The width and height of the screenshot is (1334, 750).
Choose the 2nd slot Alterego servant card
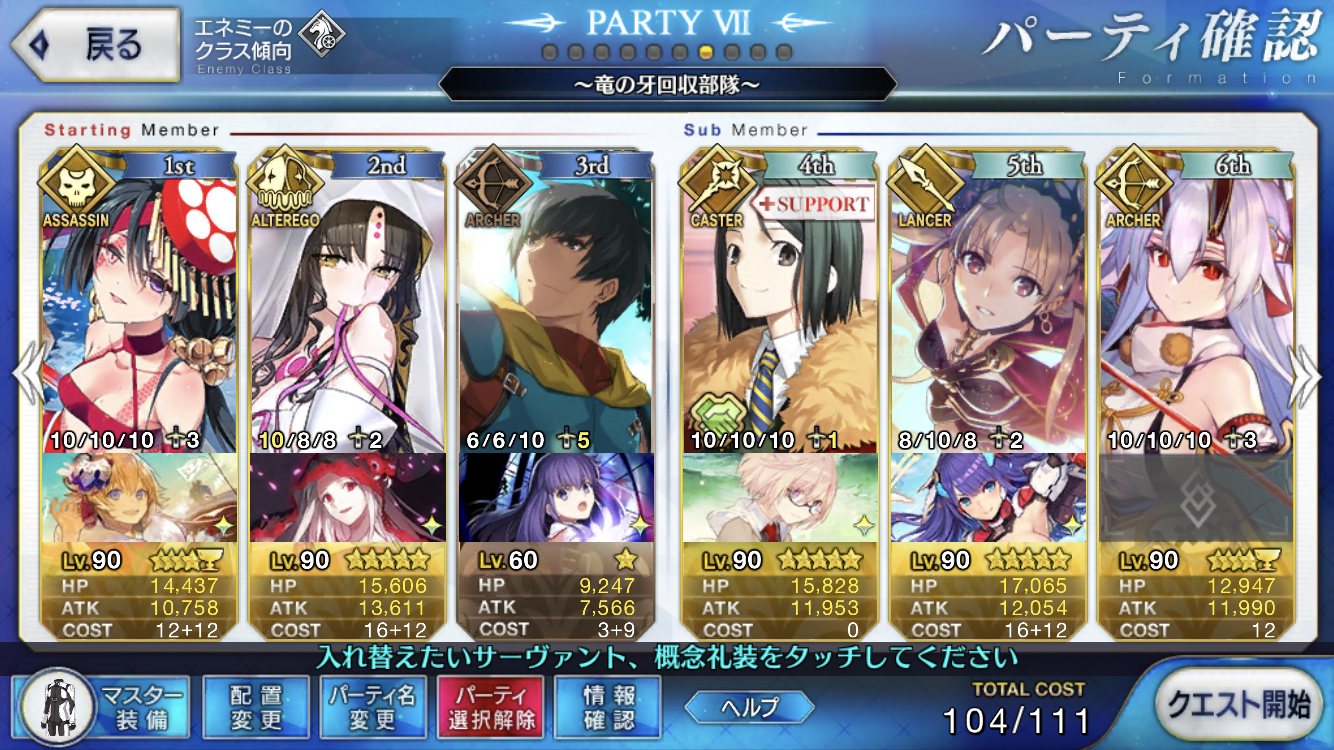pyautogui.click(x=347, y=310)
